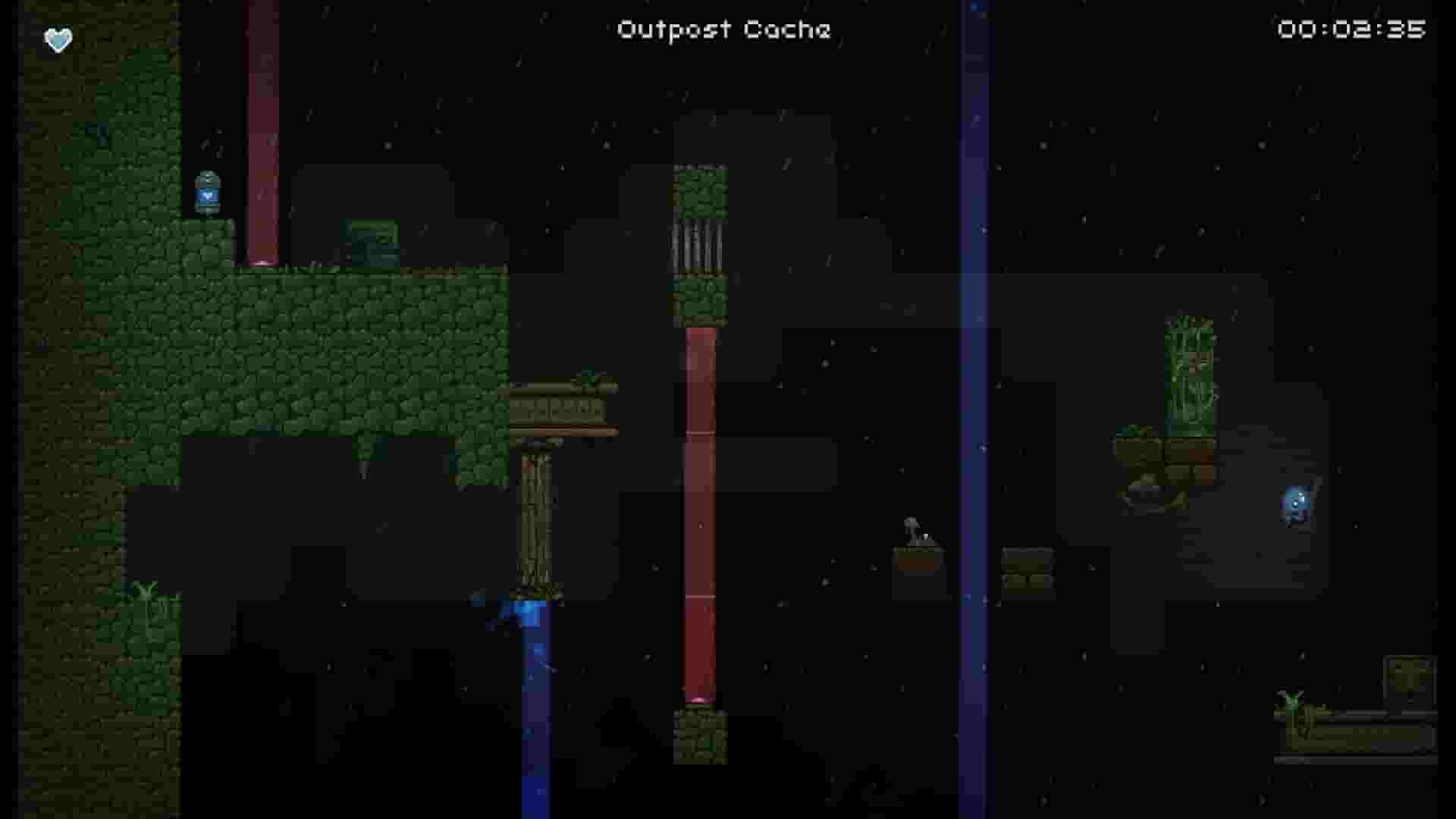Click the metal grate above the red beam
The height and width of the screenshot is (819, 1456).
pyautogui.click(x=698, y=243)
